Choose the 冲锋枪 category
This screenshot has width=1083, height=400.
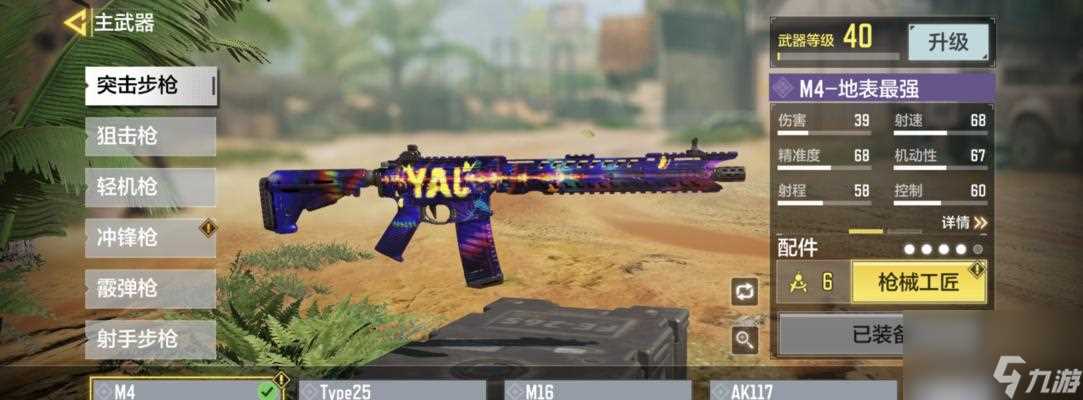150,238
